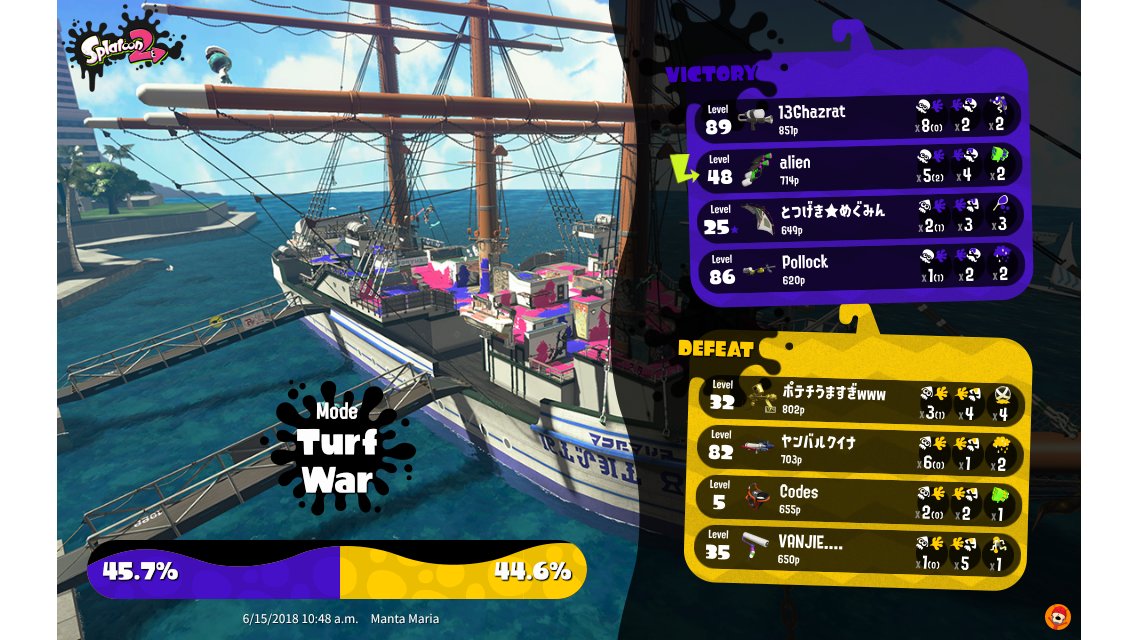This screenshot has width=1138, height=640.
Task: Choose the level 25 player's row
Action: [x=860, y=218]
